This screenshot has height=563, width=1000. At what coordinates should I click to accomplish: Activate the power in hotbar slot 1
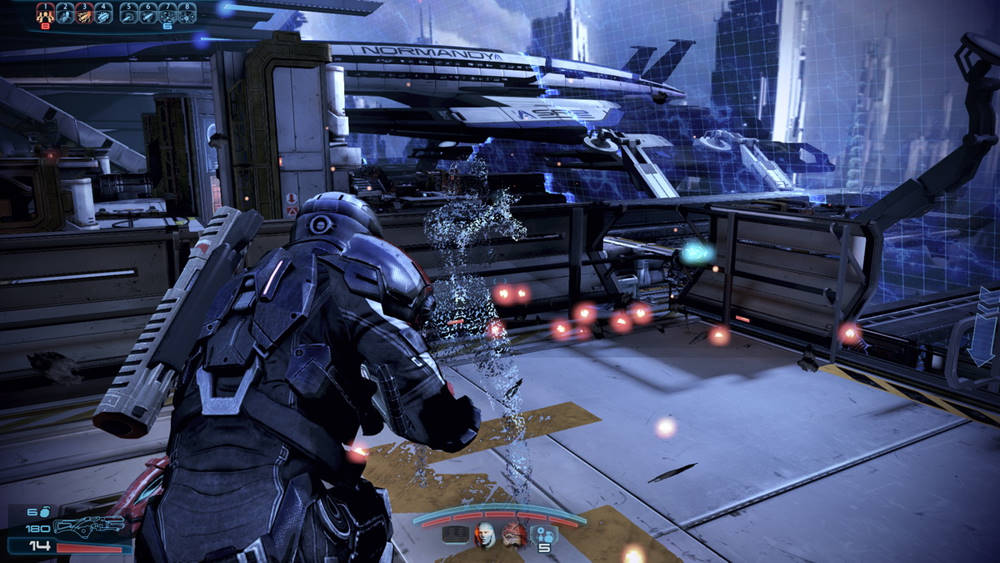[45, 13]
